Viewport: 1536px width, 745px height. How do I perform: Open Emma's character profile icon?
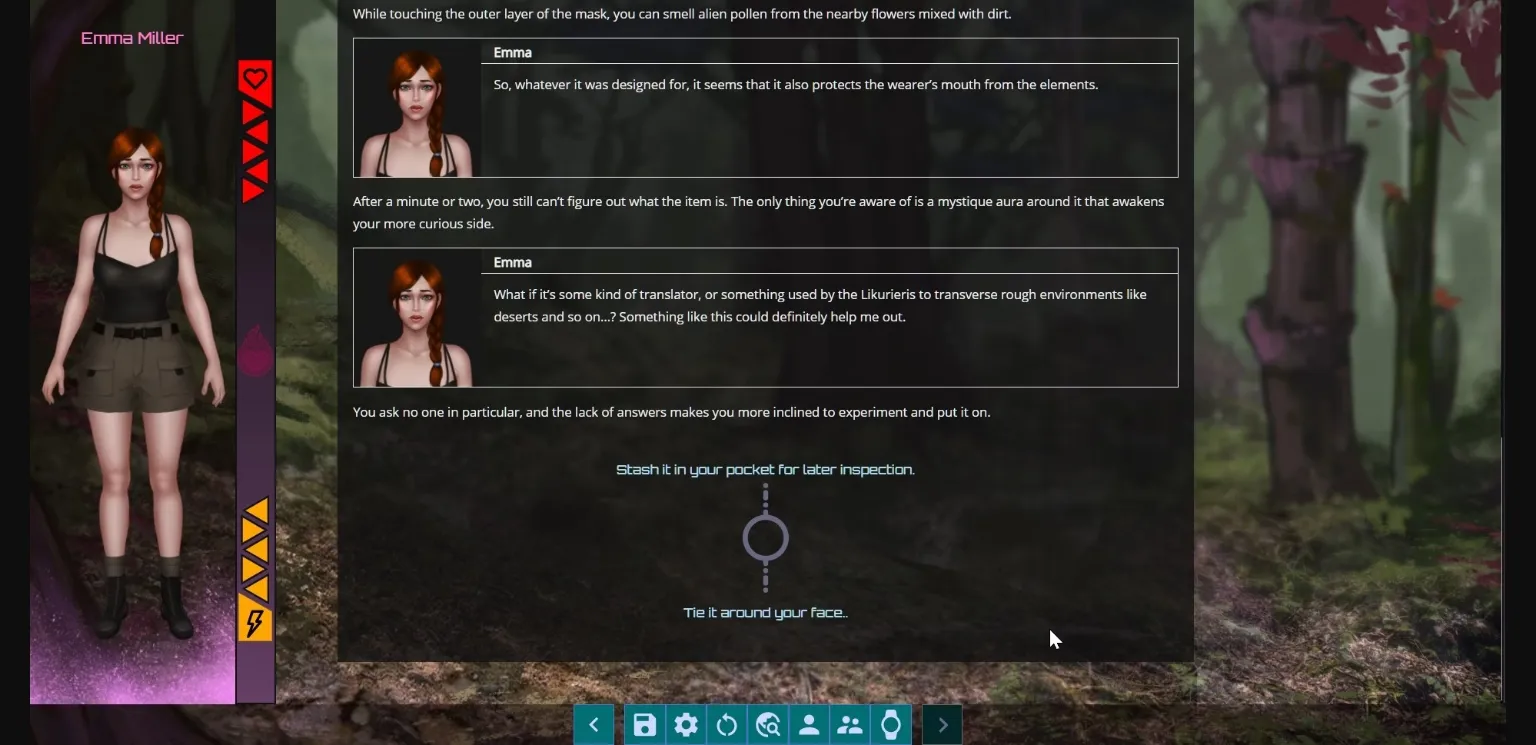(808, 724)
